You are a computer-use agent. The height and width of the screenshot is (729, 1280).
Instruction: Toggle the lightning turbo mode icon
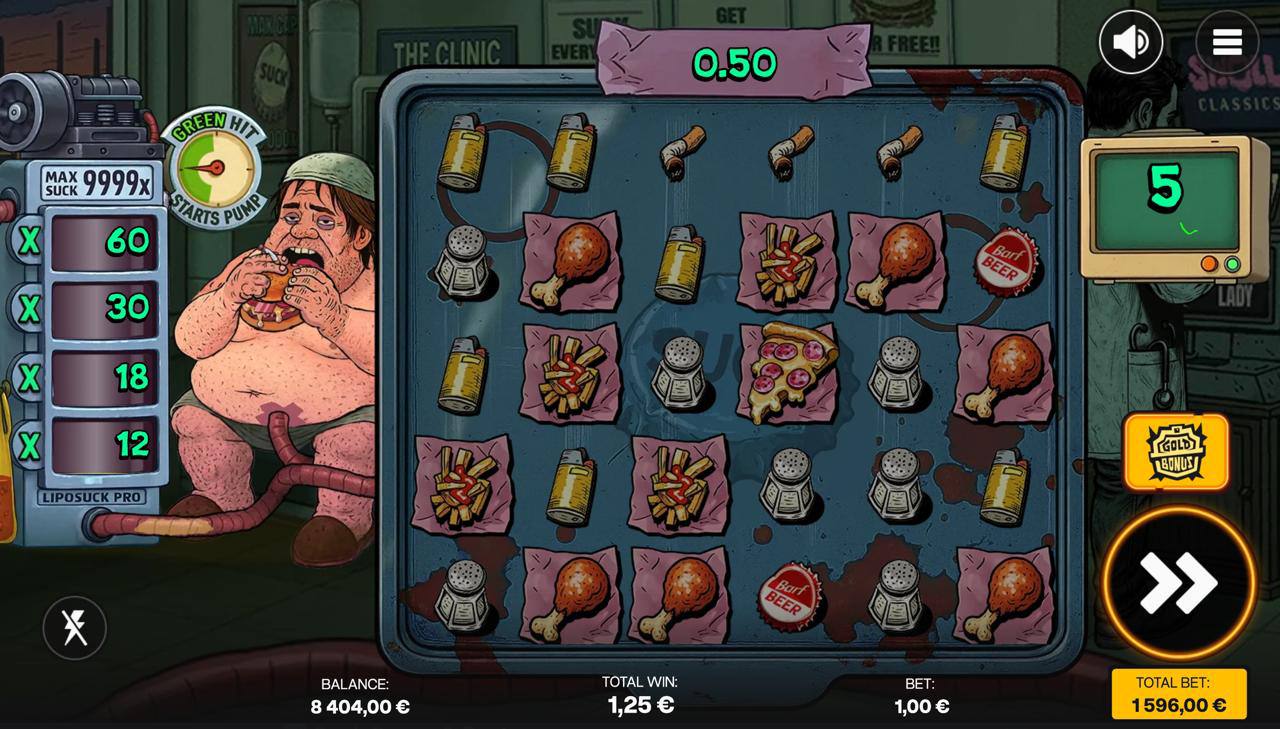[74, 628]
